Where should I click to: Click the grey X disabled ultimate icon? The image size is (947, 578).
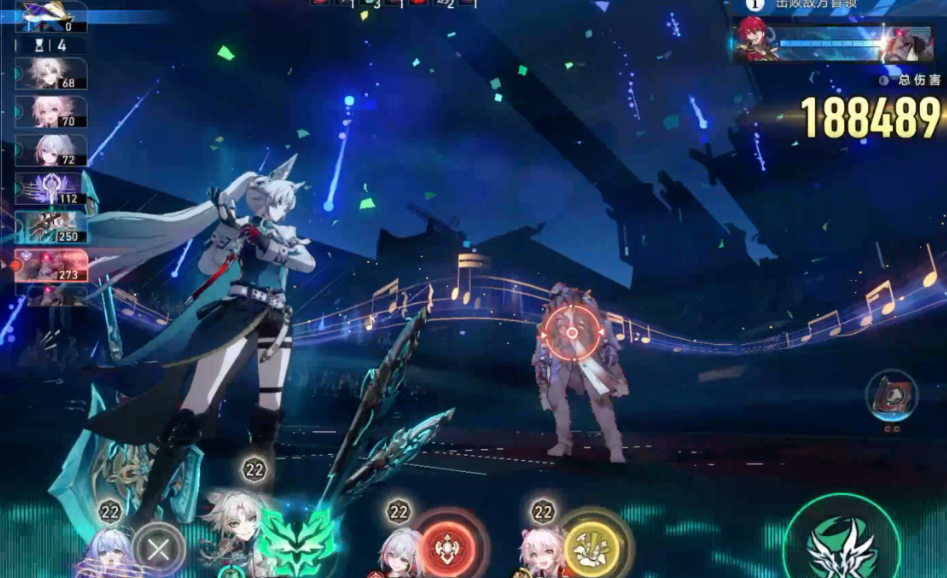pos(158,548)
